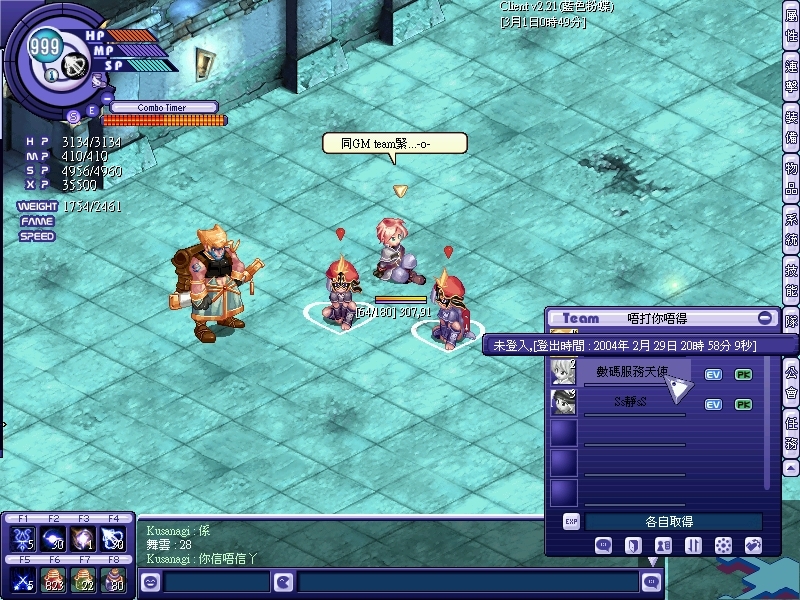
Task: Click the EXP sharing button
Action: (571, 522)
